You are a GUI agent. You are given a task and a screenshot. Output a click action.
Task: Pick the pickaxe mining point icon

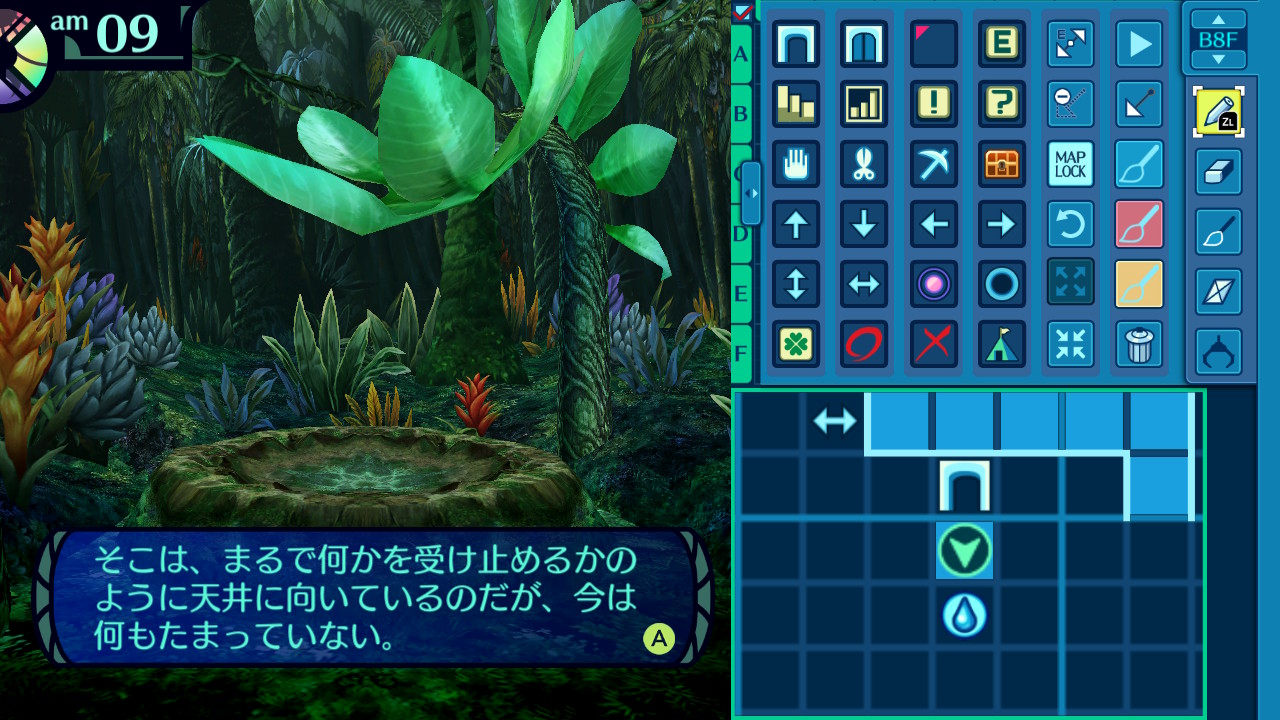(x=934, y=164)
